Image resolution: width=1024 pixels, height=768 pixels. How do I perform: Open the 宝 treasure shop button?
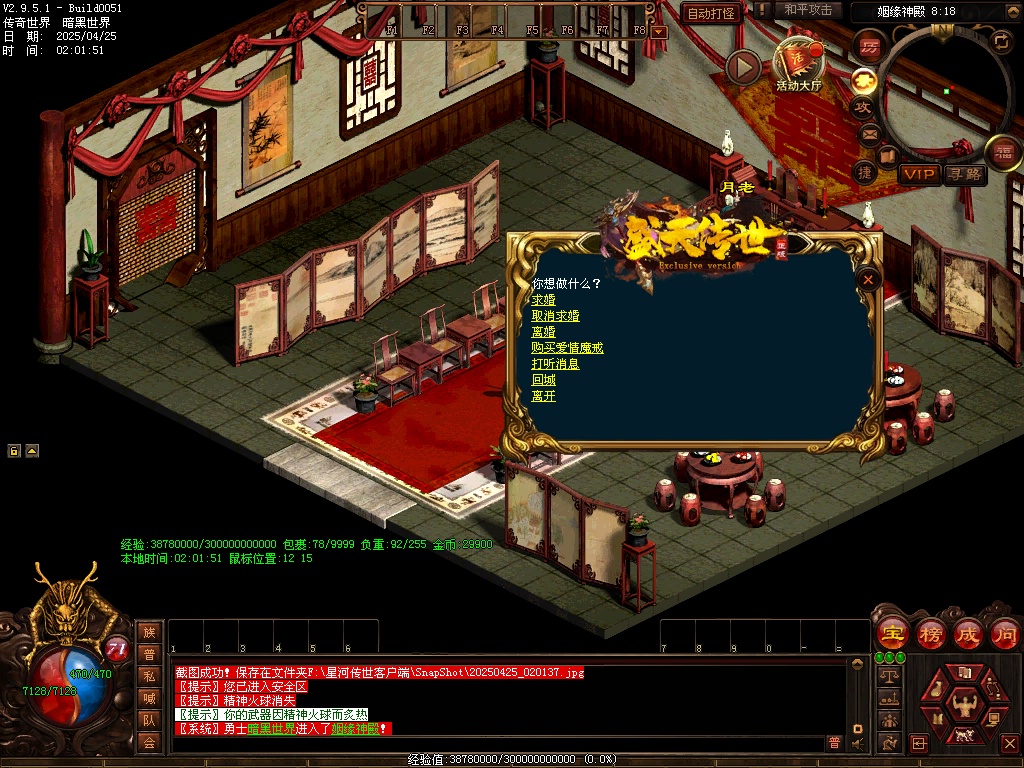pyautogui.click(x=891, y=634)
